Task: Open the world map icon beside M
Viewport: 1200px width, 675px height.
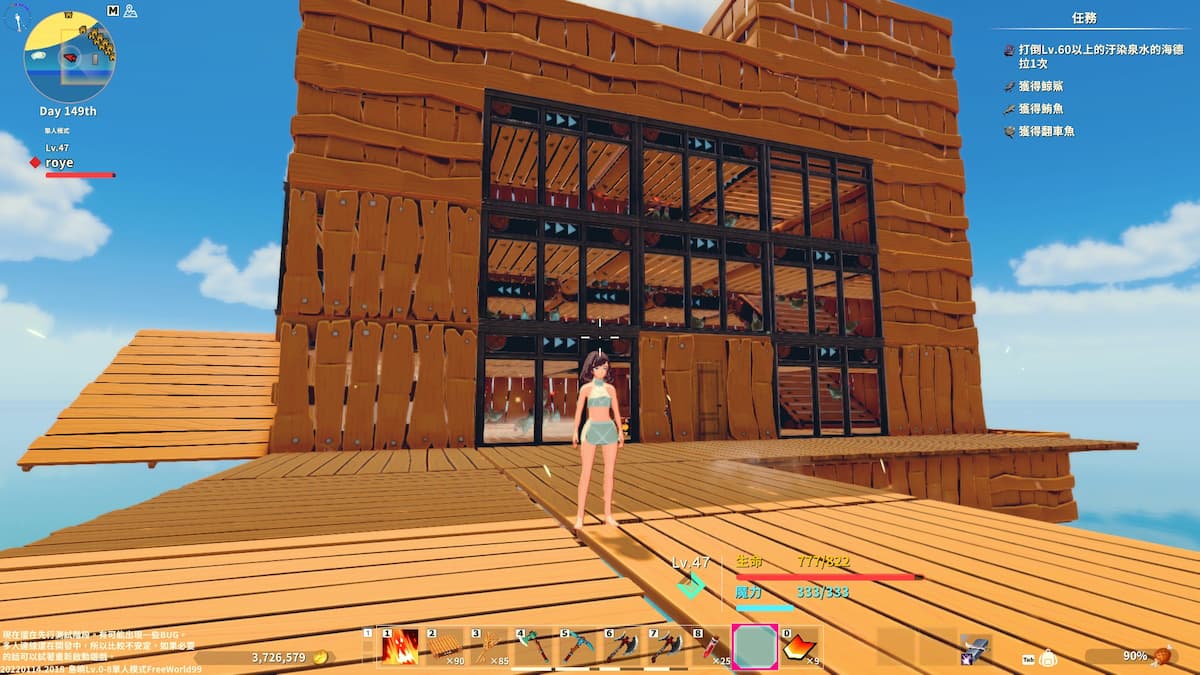Action: click(129, 10)
